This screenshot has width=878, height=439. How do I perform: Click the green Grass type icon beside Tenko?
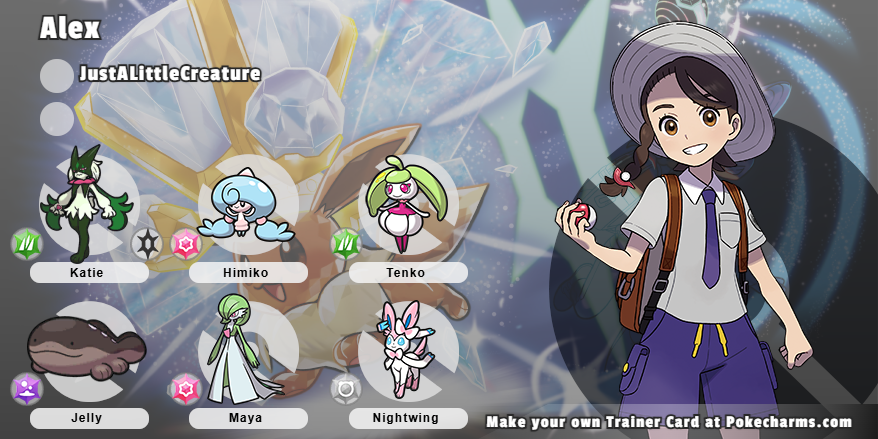(x=346, y=244)
